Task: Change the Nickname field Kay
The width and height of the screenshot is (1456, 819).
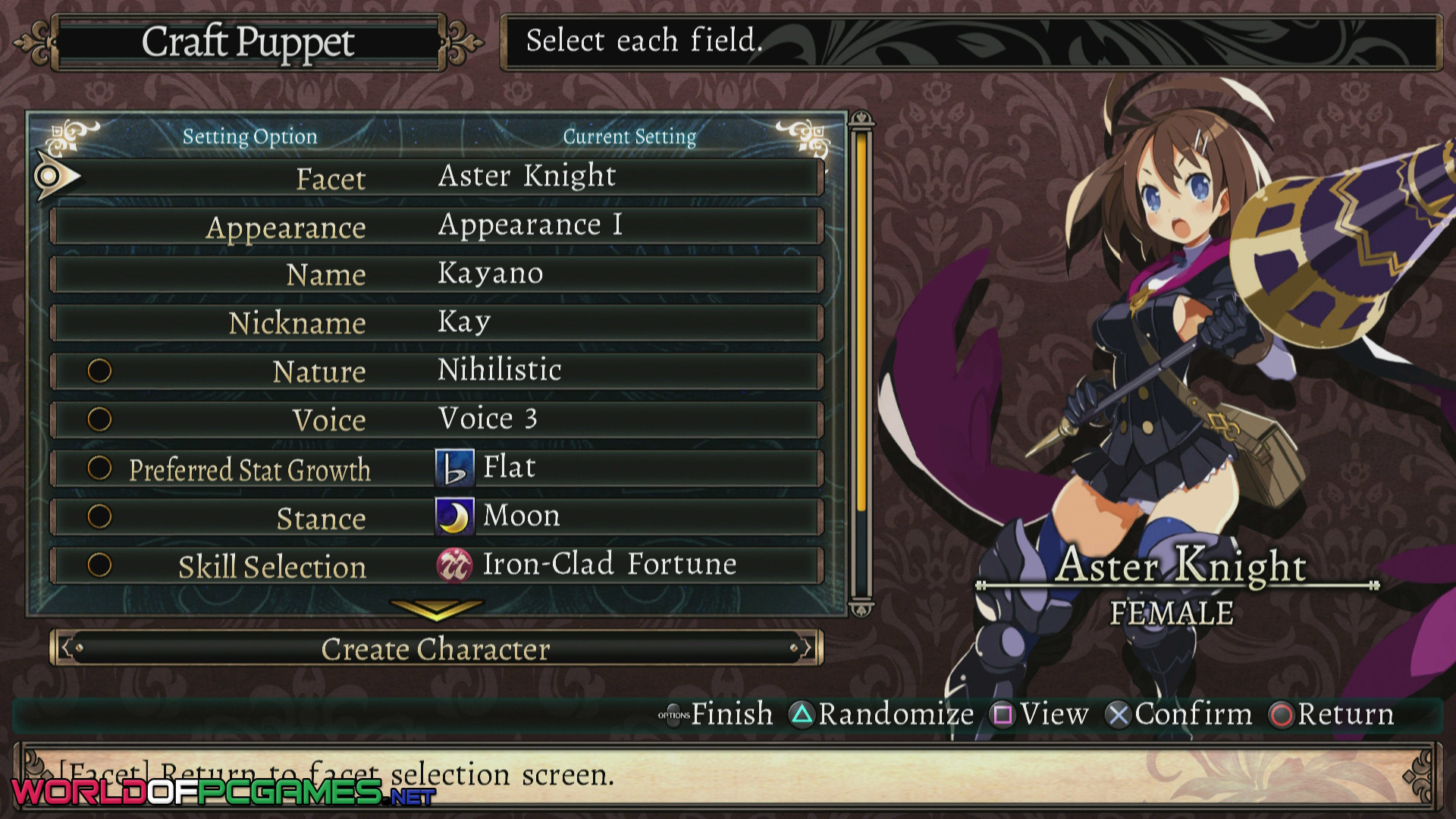Action: (x=437, y=323)
